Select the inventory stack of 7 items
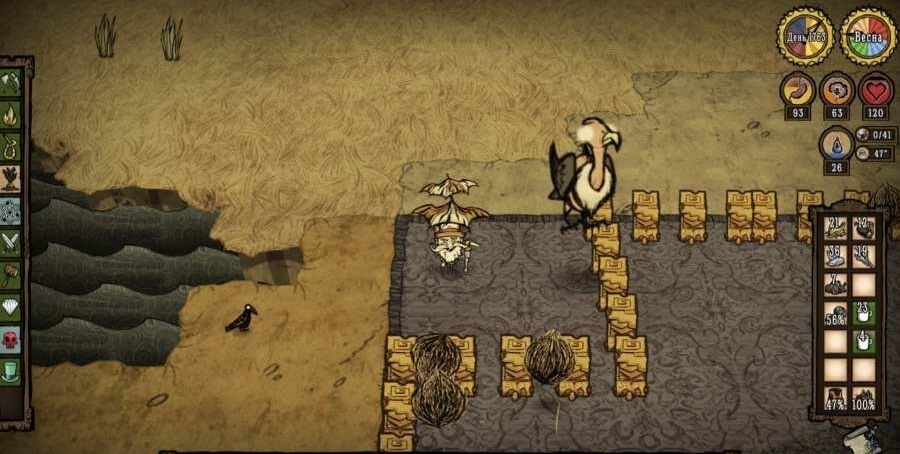 (836, 285)
